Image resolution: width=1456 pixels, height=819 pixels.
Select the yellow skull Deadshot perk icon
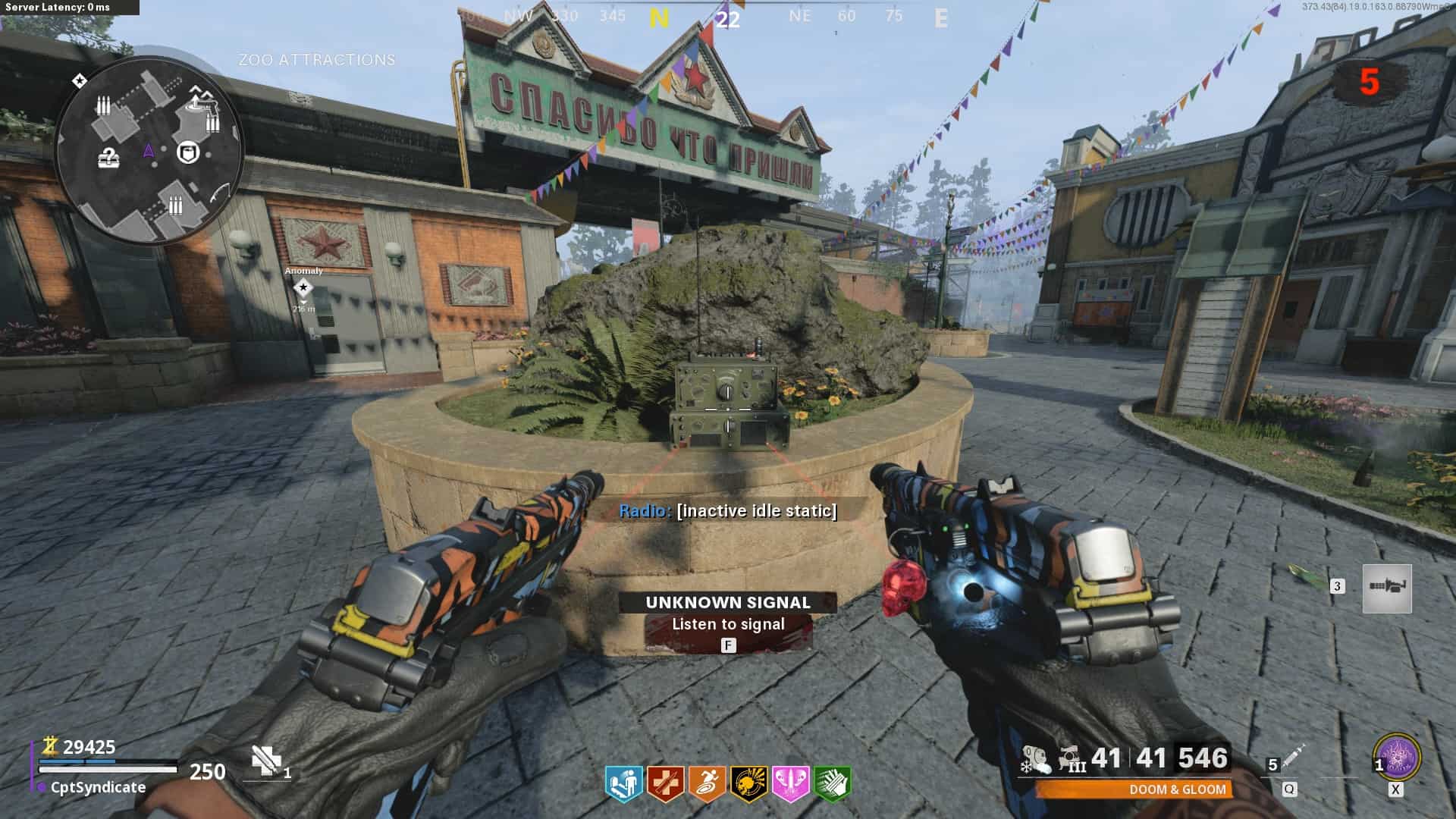click(x=748, y=784)
